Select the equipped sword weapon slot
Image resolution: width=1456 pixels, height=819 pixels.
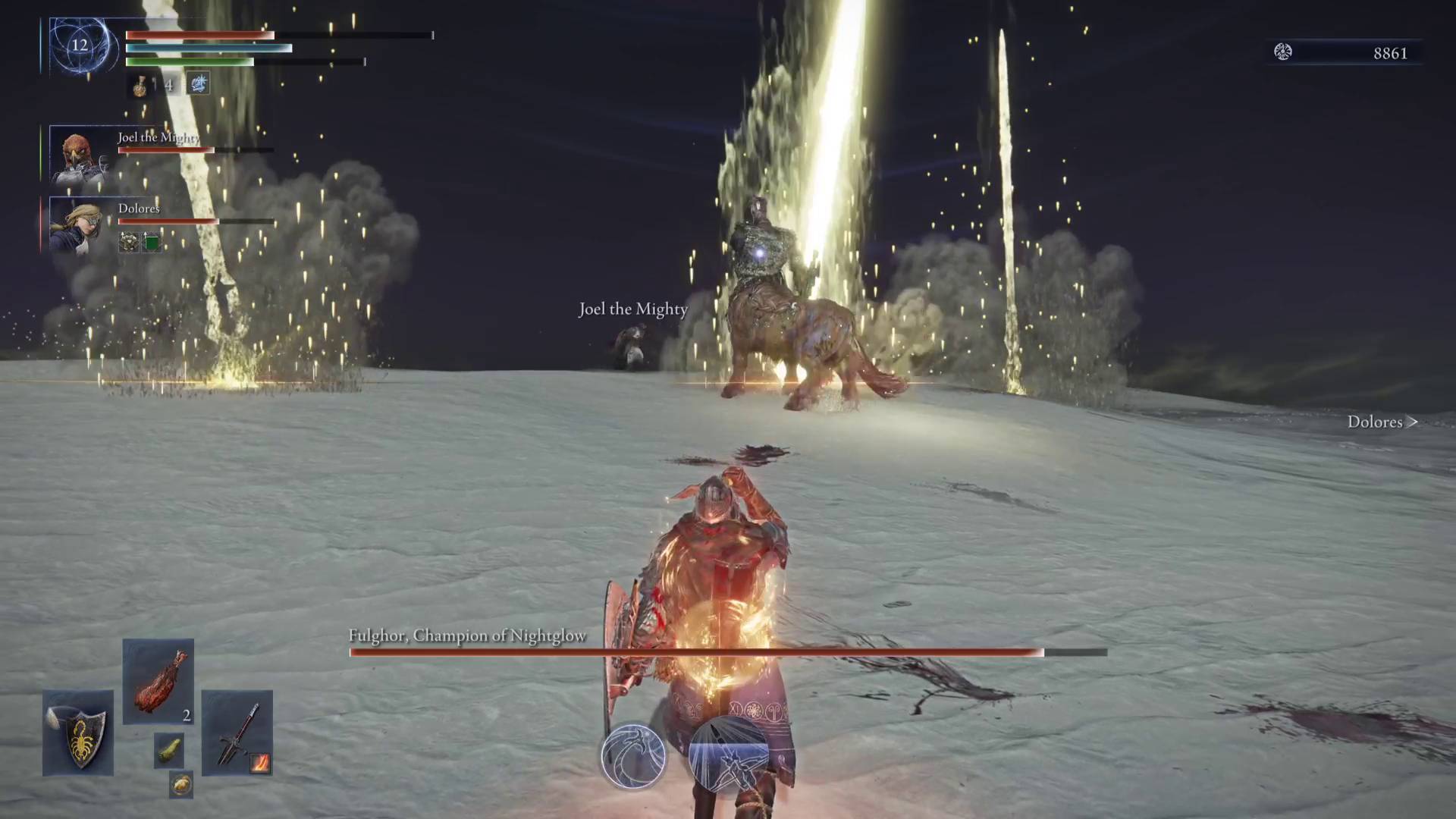[x=237, y=733]
